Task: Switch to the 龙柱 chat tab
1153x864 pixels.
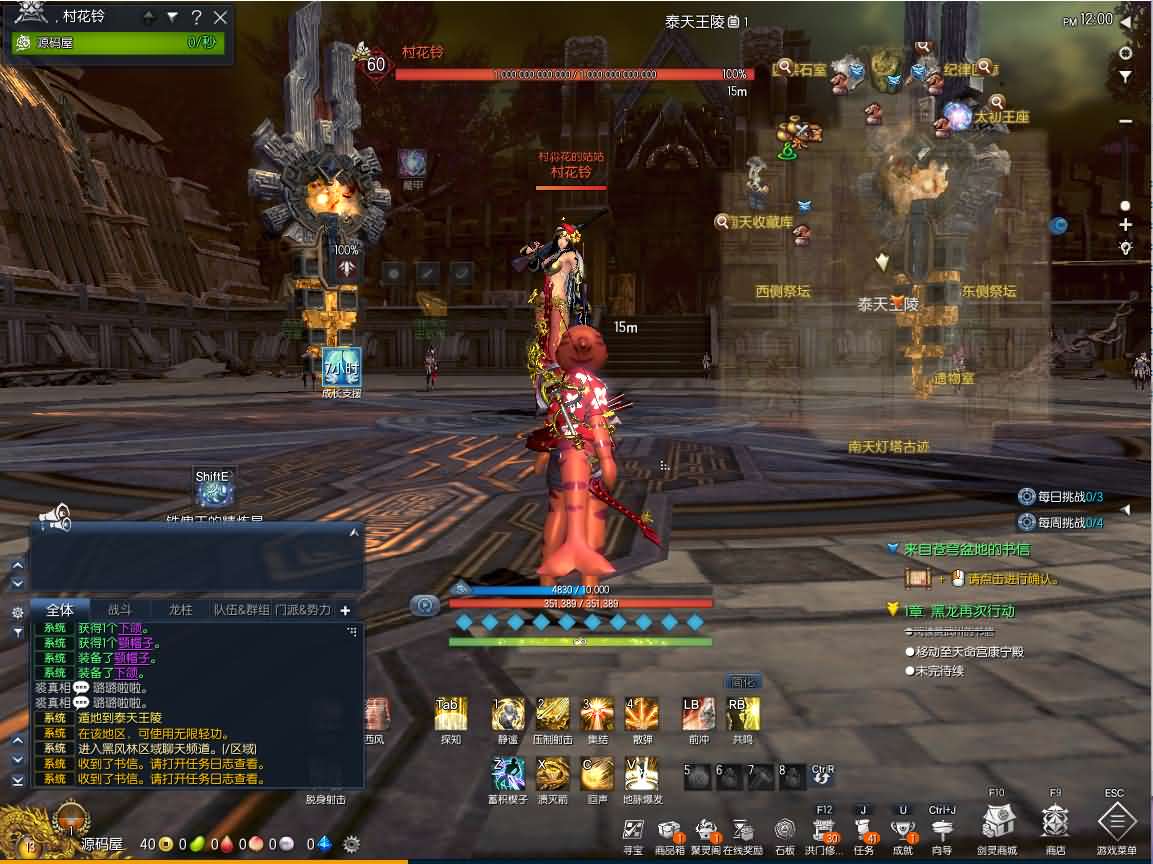Action: point(180,609)
